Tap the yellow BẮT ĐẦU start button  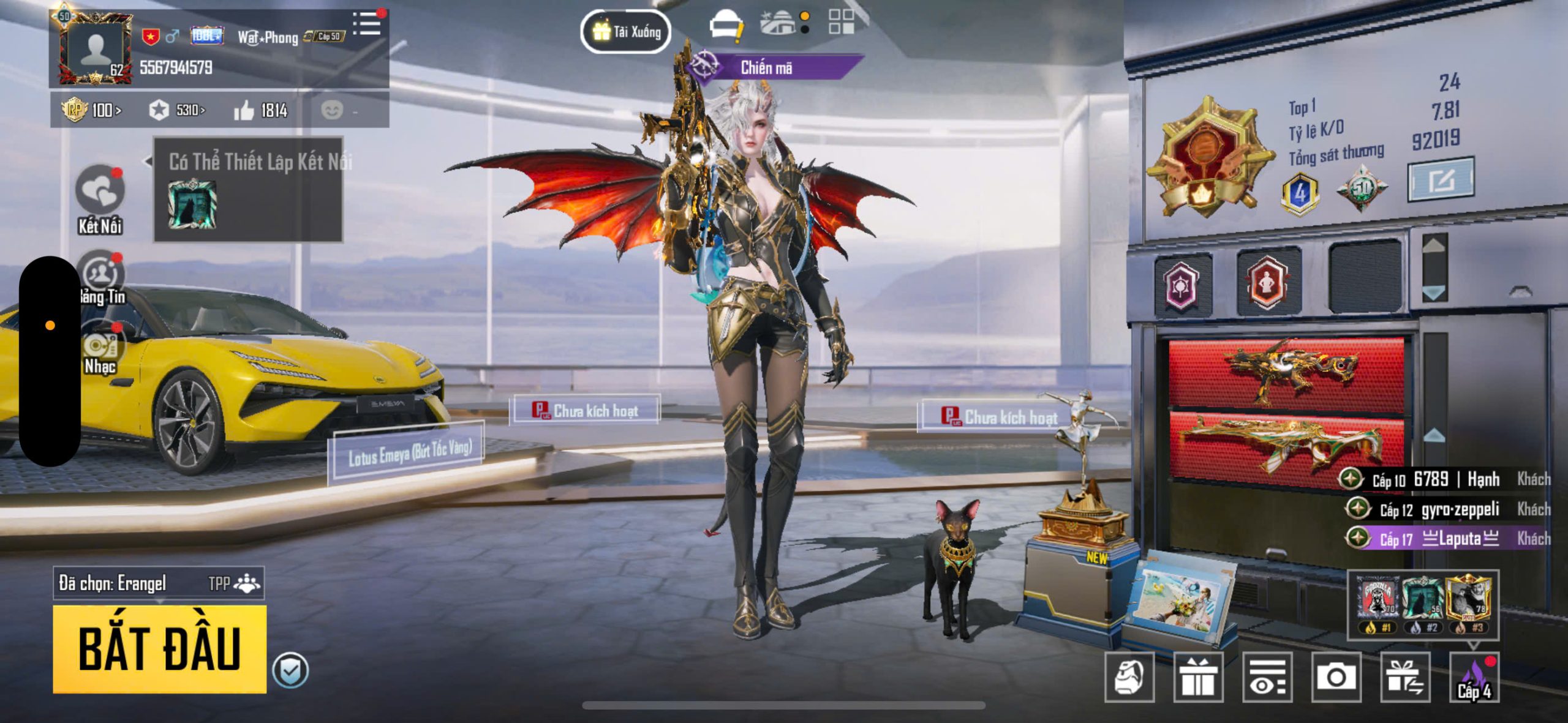point(159,649)
